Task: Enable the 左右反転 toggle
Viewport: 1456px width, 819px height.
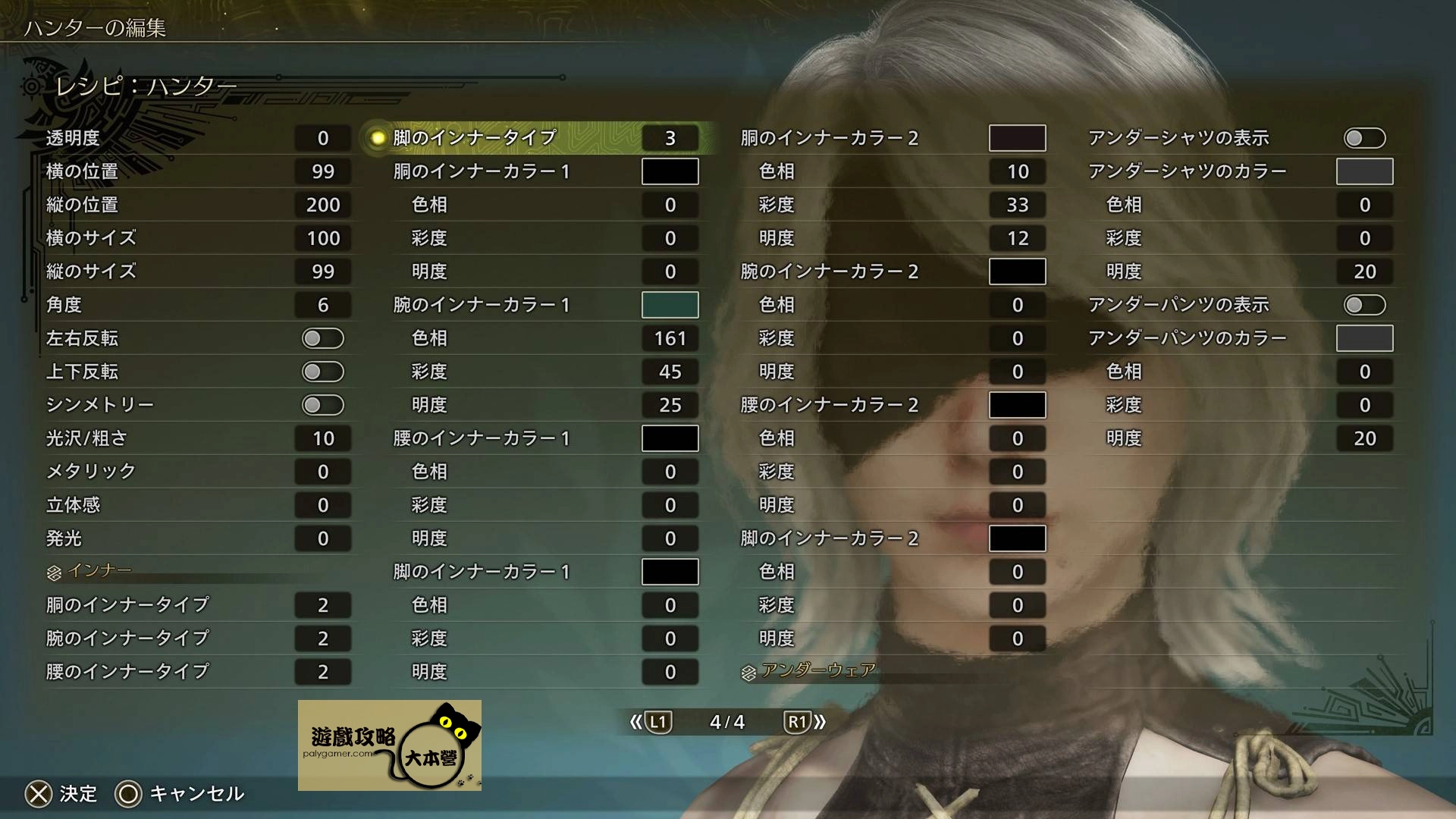Action: [x=323, y=338]
